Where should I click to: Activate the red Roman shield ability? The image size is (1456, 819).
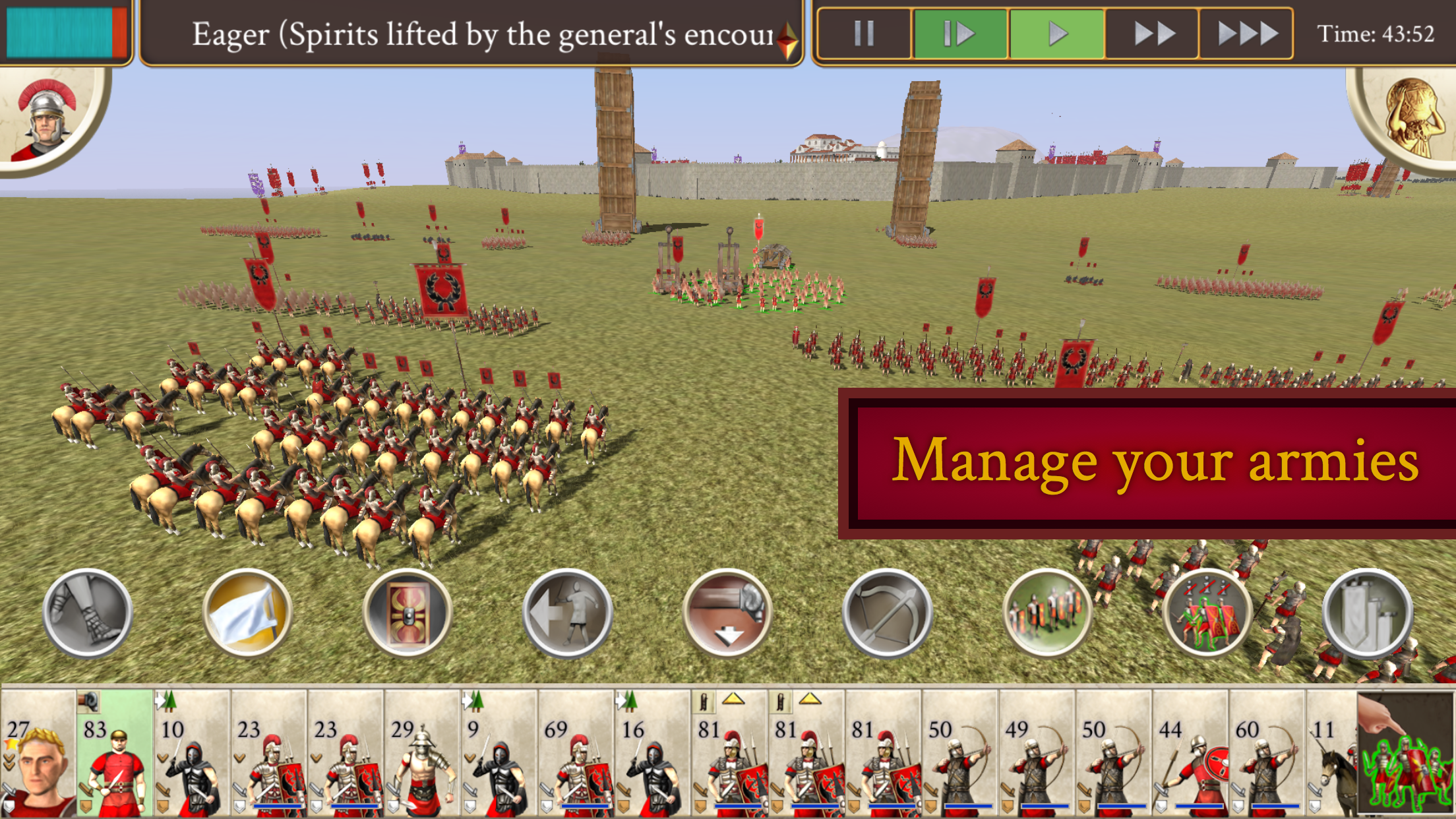[408, 613]
